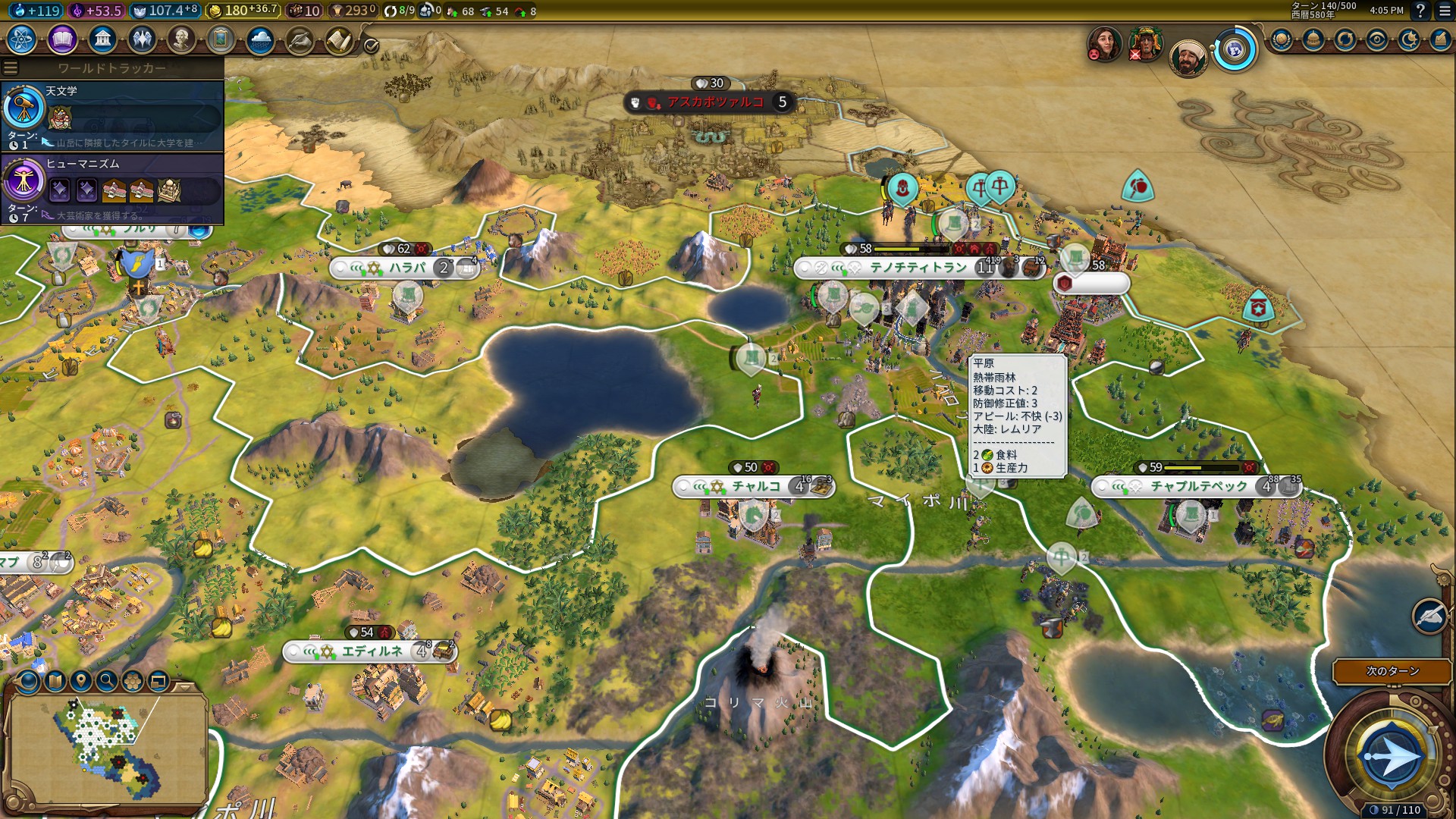
Task: Open the religion wings icon
Action: pos(142,39)
